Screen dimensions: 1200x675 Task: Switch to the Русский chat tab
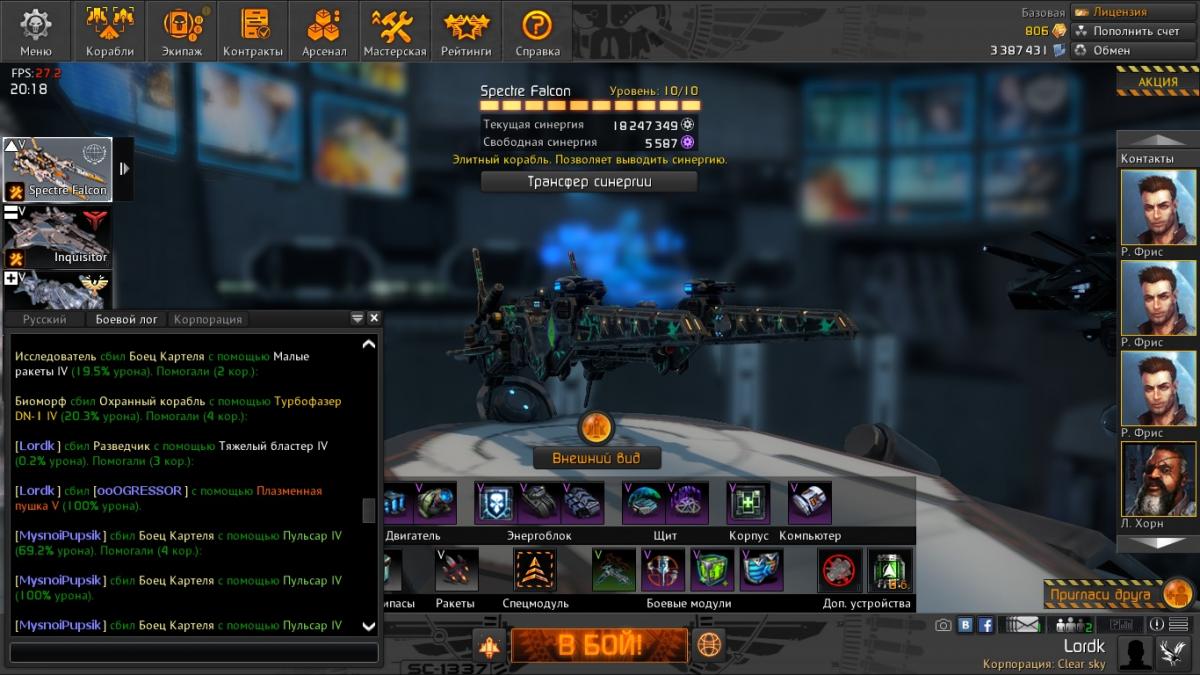(x=45, y=319)
